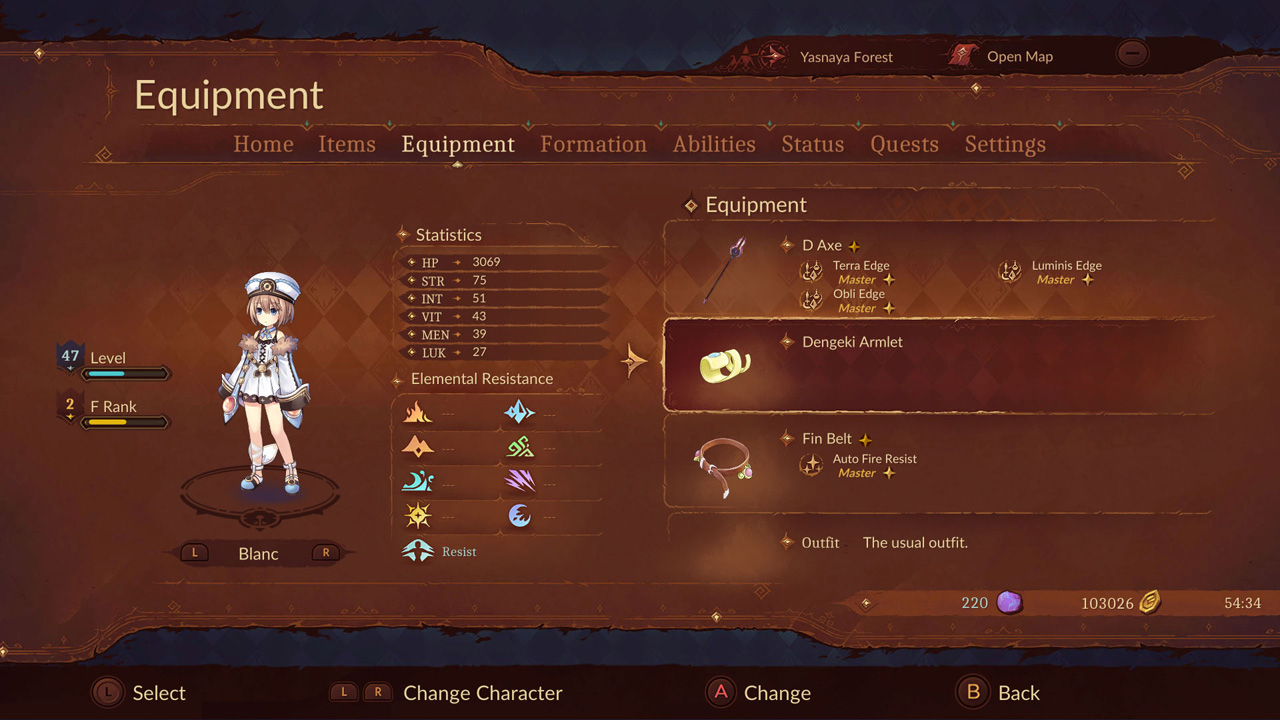Select the fire resistance icon

pos(418,412)
